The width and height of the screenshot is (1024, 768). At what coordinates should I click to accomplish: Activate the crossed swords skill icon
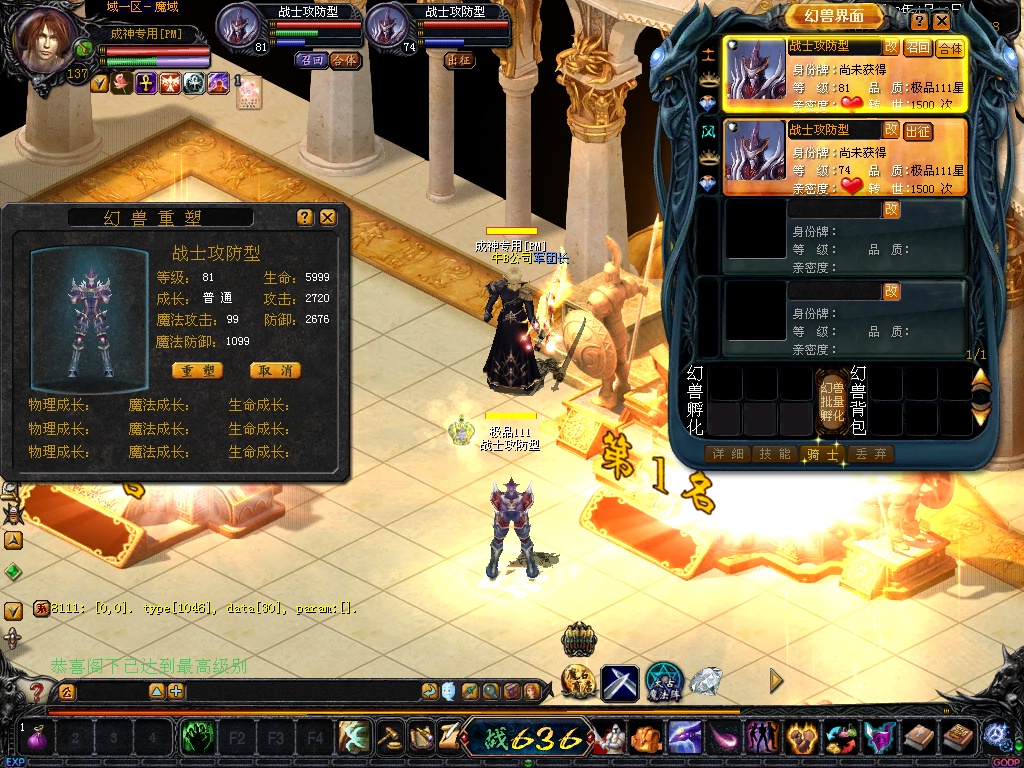(x=620, y=684)
